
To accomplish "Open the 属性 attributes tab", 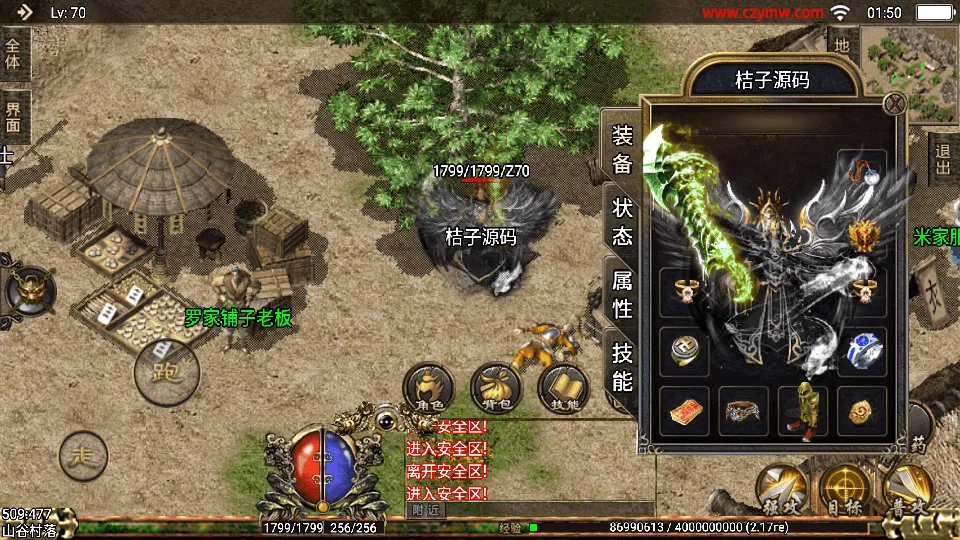I will coord(622,294).
